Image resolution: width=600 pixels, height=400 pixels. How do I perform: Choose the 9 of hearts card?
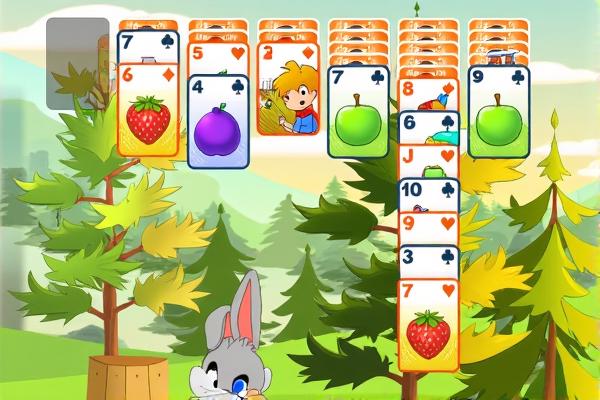[428, 227]
